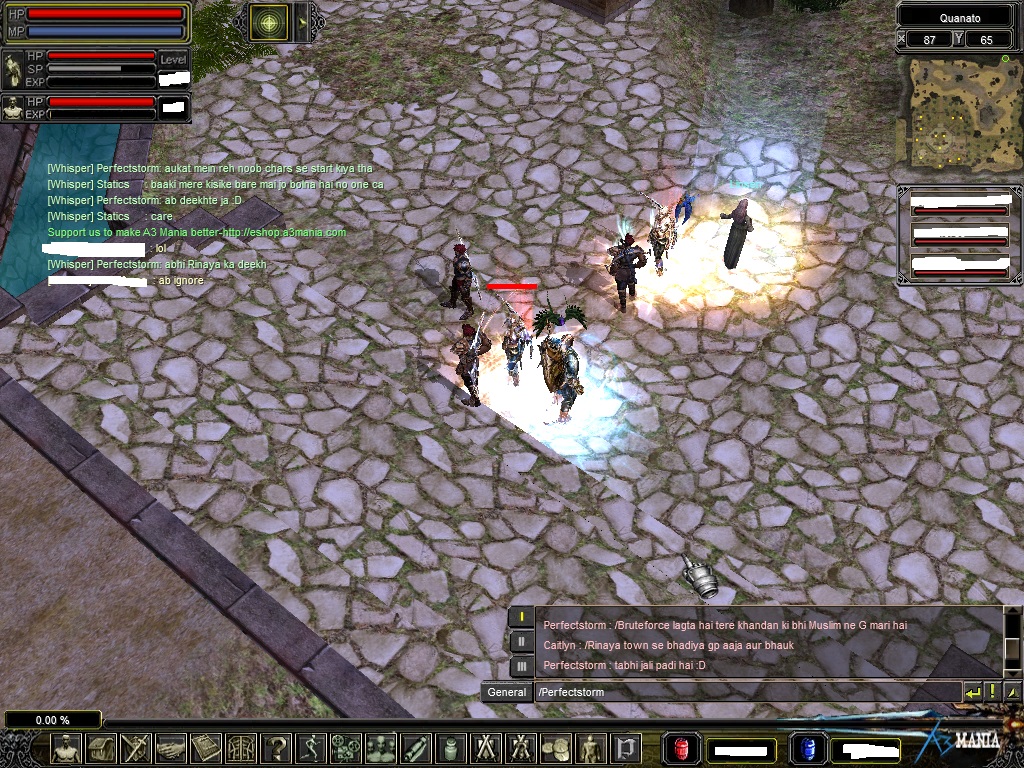Viewport: 1024px width, 768px height.
Task: Open the book icon in bottom toolbar
Action: click(x=206, y=747)
